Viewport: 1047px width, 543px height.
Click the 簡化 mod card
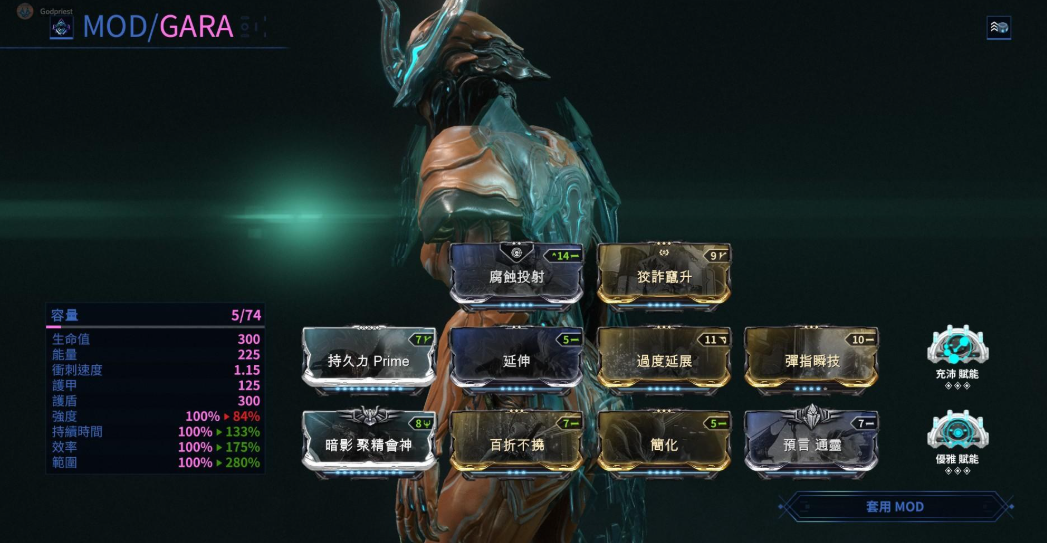click(664, 443)
